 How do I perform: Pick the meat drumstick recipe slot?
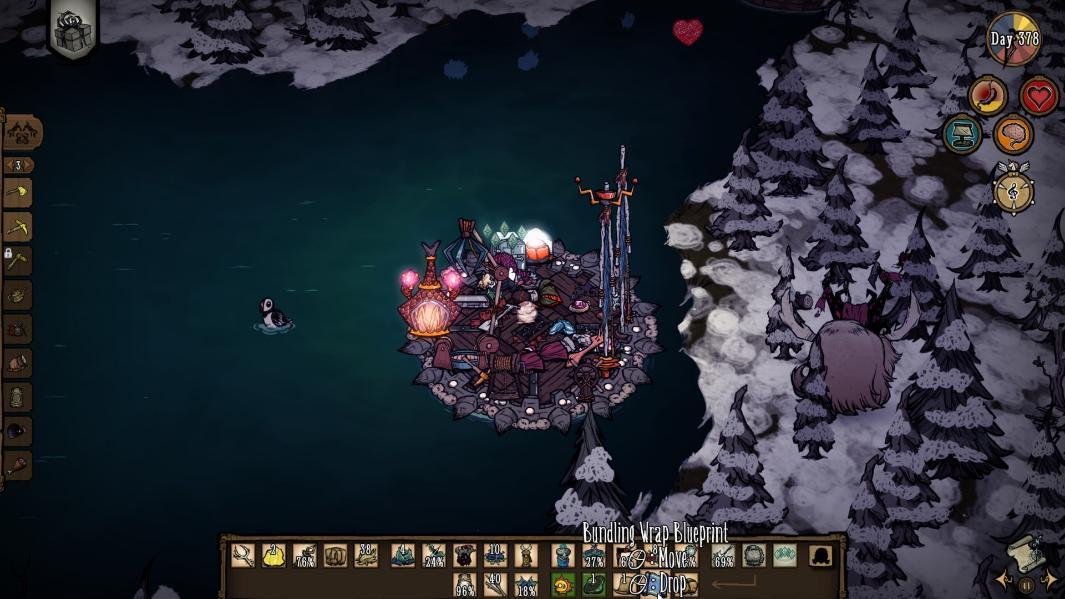pos(18,465)
